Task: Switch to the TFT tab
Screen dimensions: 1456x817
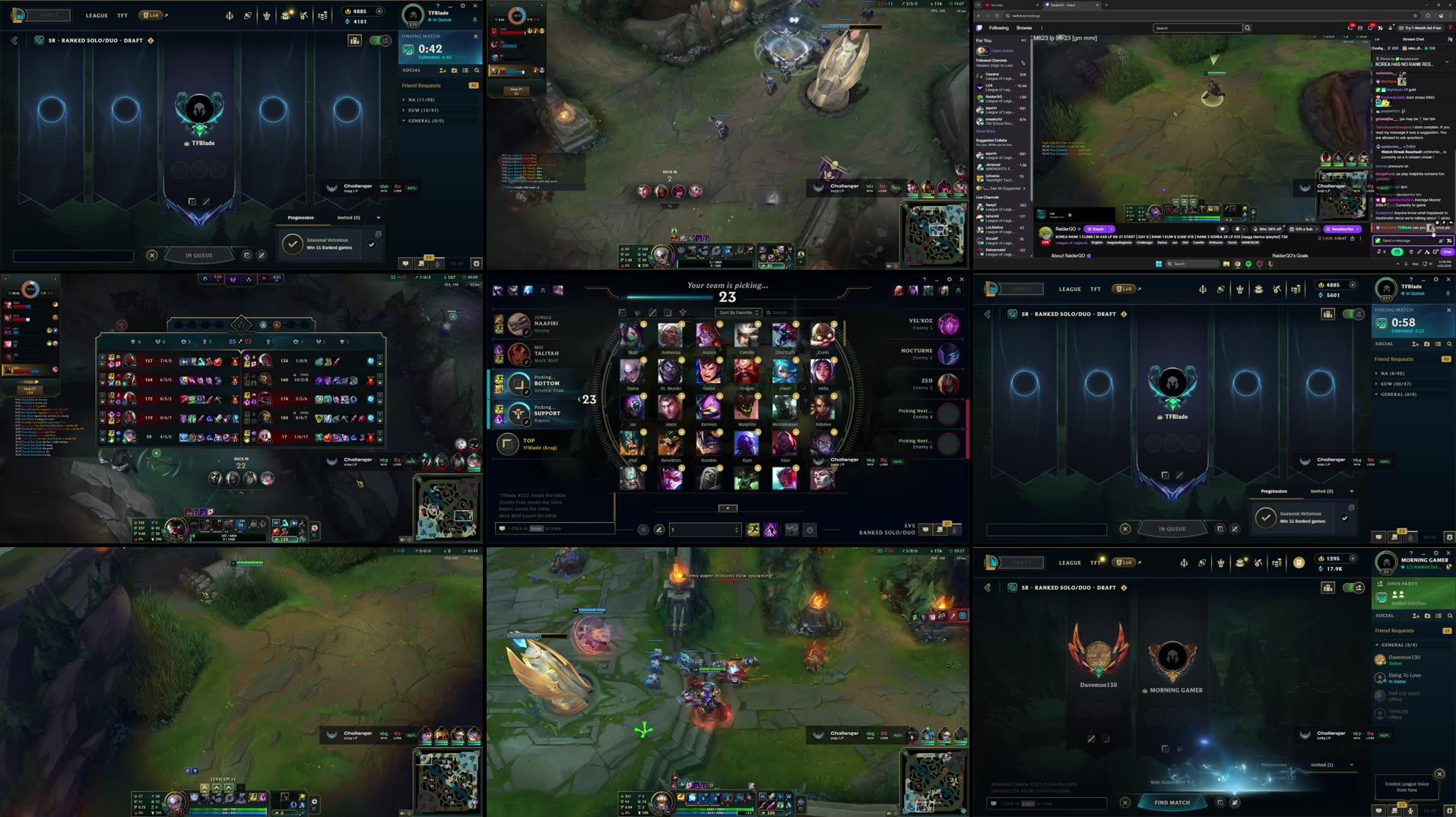Action: 122,14
